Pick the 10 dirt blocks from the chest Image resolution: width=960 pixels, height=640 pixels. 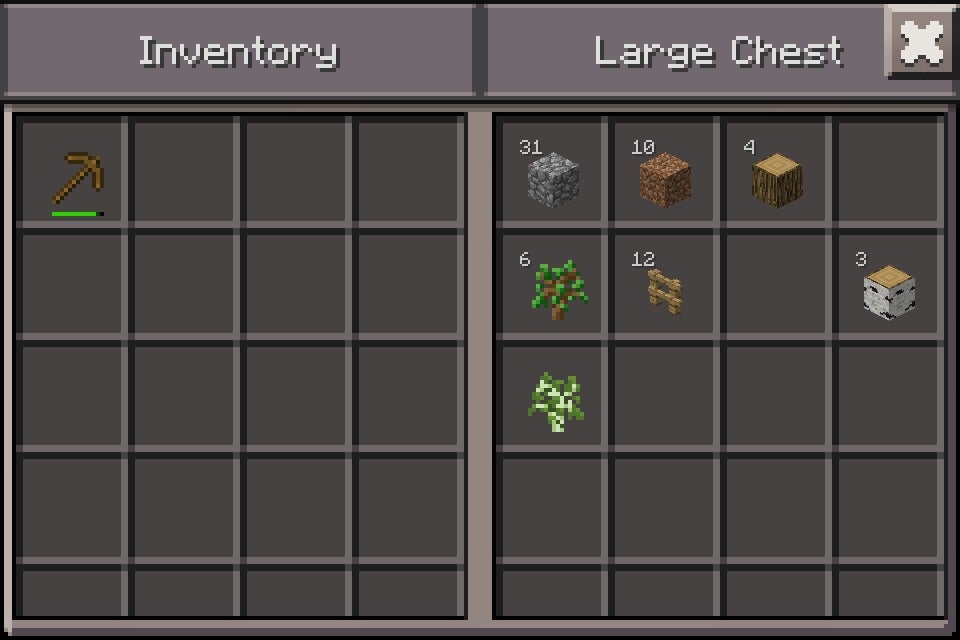tap(665, 178)
